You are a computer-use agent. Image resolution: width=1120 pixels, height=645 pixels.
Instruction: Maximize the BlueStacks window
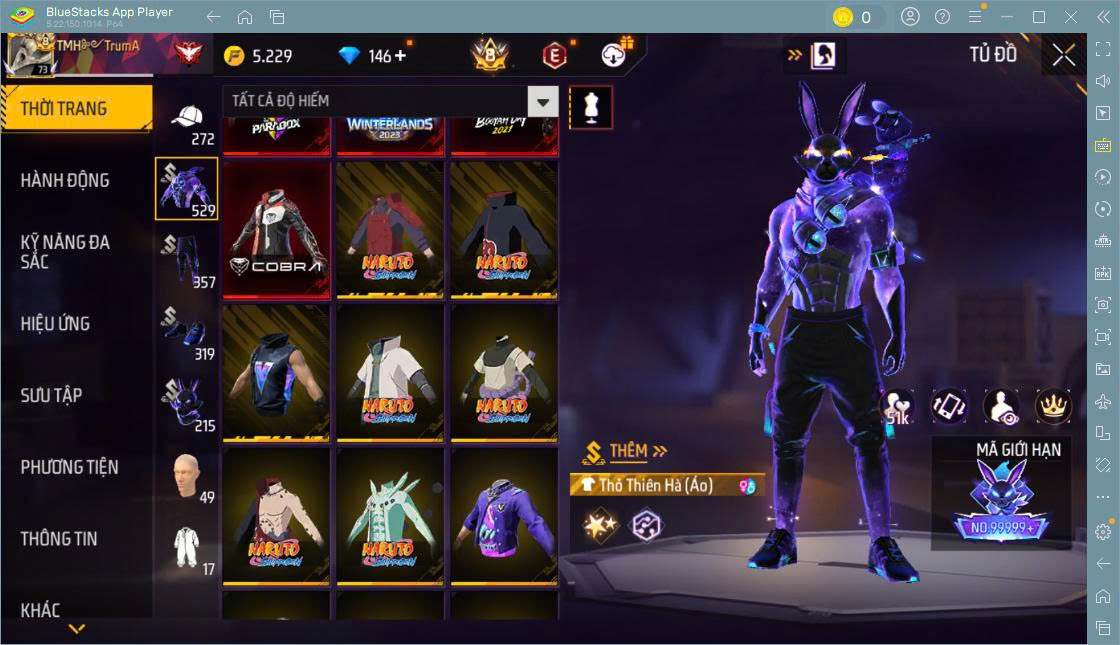(1039, 17)
